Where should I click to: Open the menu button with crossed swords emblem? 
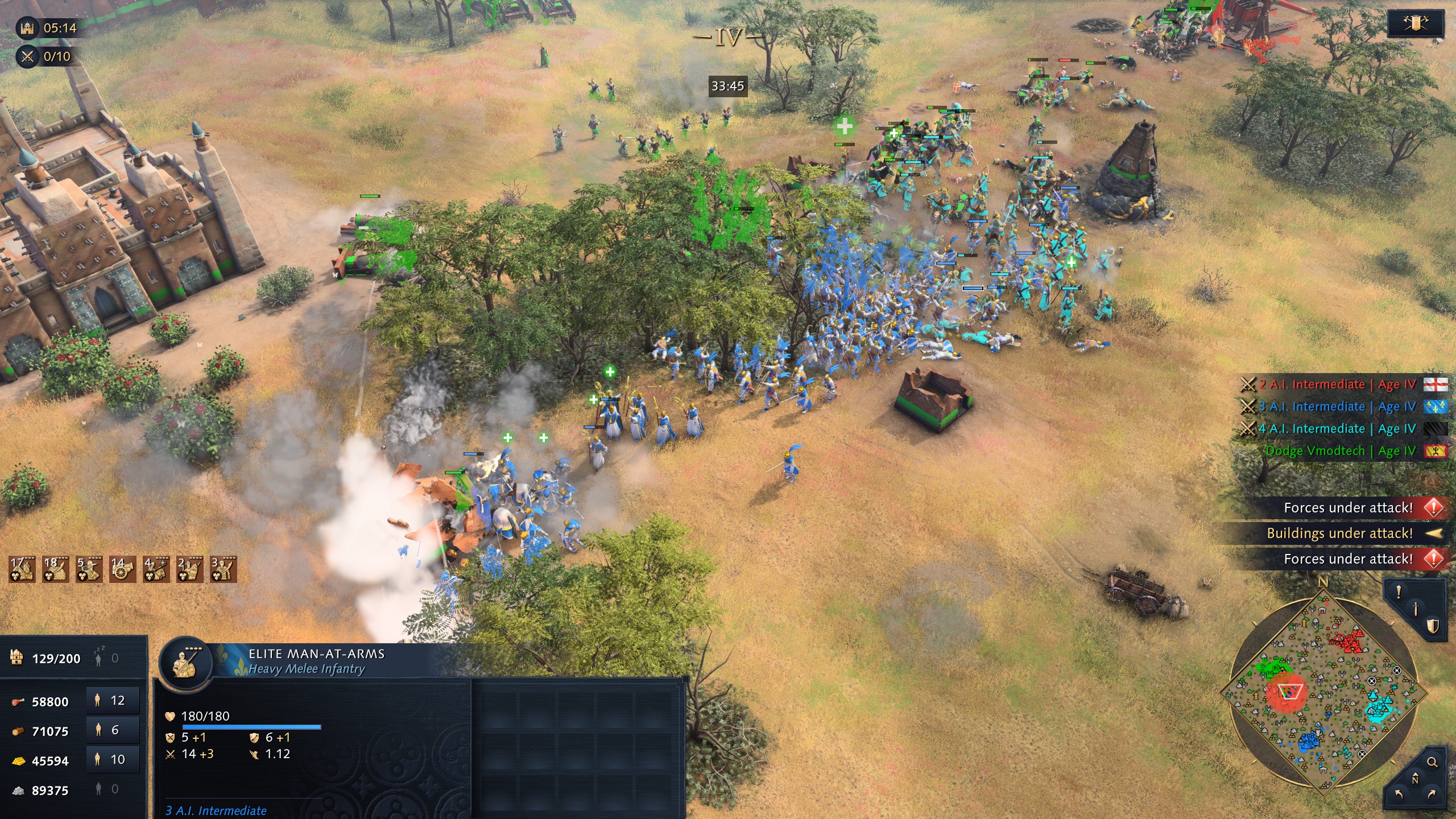[1415, 24]
